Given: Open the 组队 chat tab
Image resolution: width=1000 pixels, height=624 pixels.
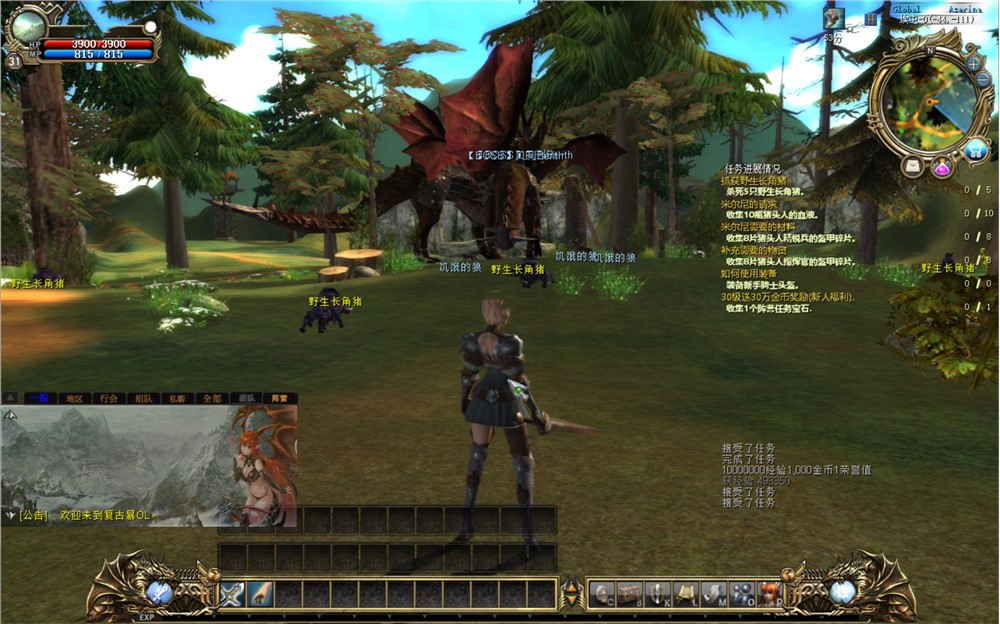Looking at the screenshot, I should click(x=142, y=398).
